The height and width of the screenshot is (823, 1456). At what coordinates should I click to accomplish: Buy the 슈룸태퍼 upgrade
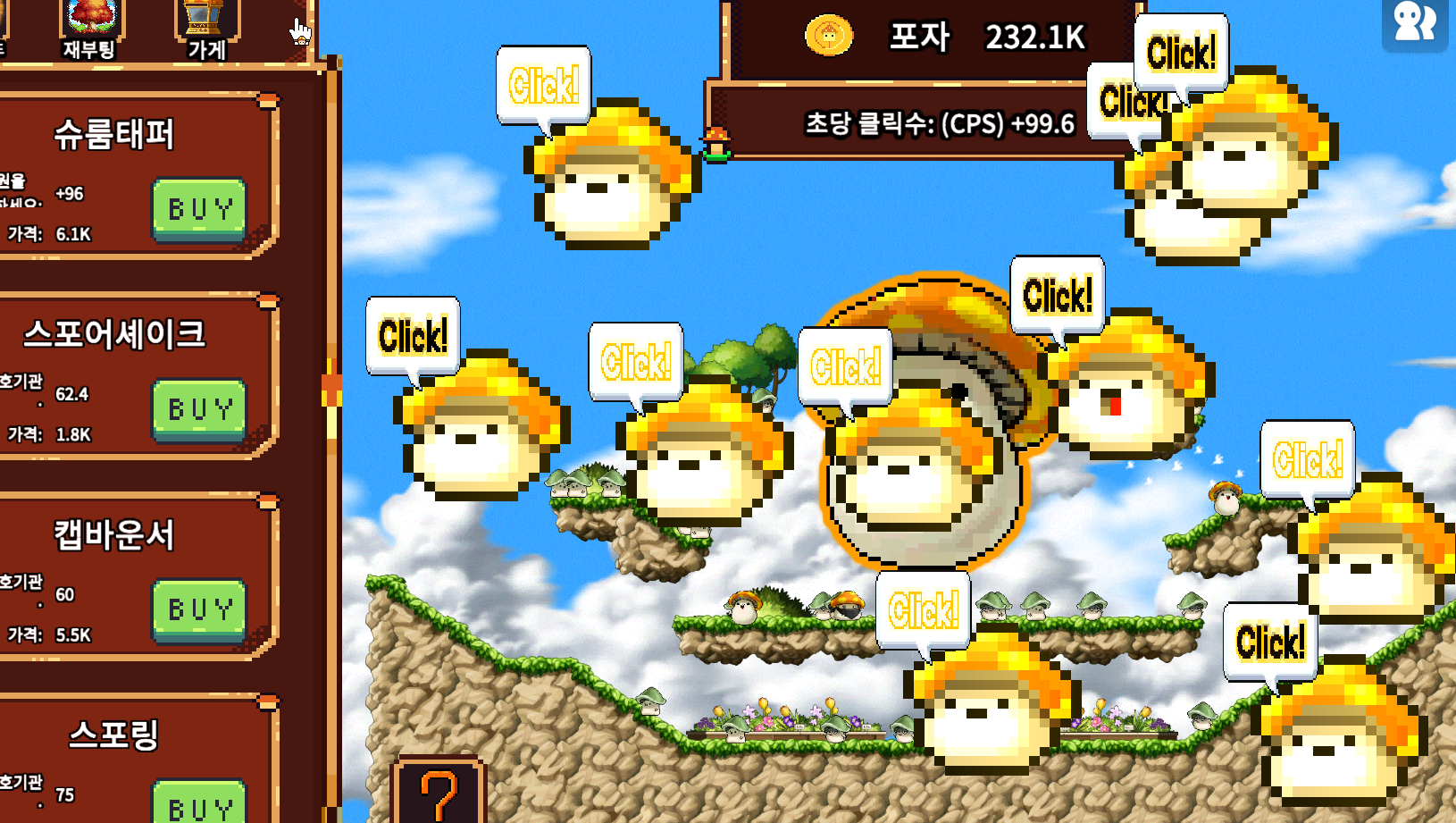(x=199, y=209)
